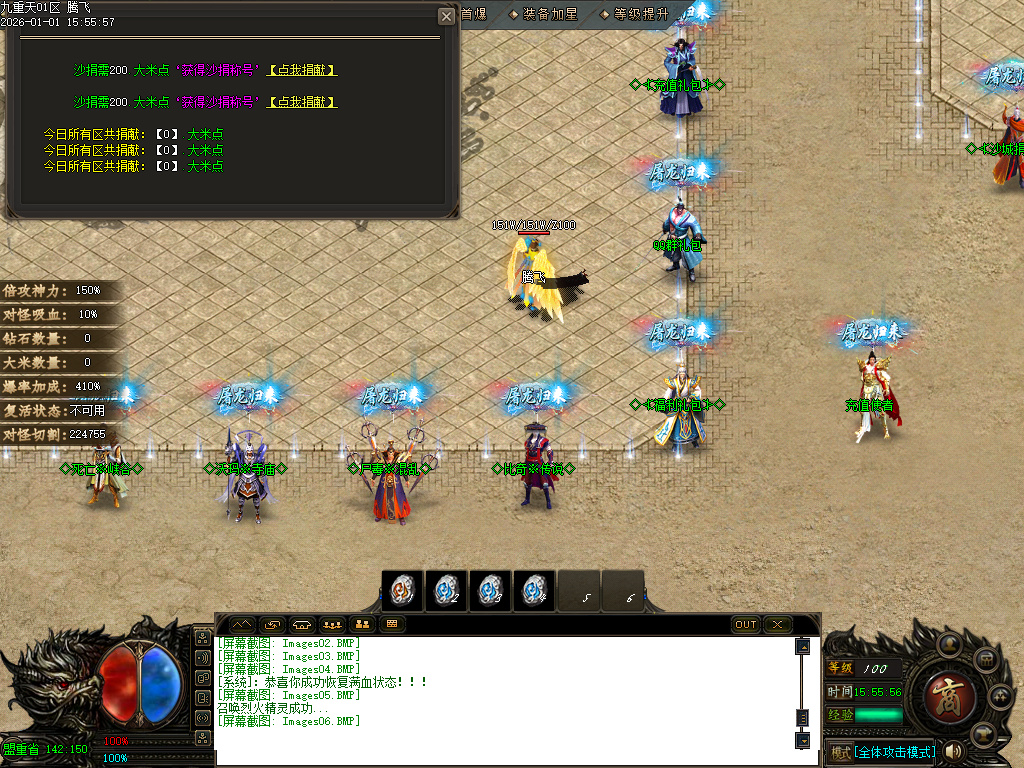
Task: Close the chat panel with X button
Action: pyautogui.click(x=777, y=625)
